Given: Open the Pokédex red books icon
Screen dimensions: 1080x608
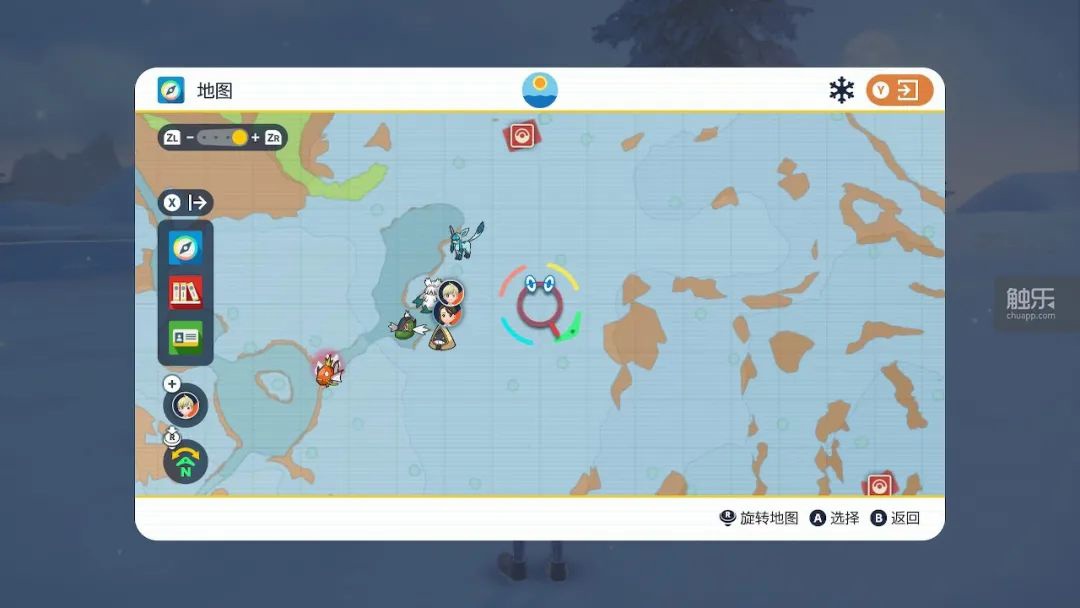Looking at the screenshot, I should click(x=186, y=292).
